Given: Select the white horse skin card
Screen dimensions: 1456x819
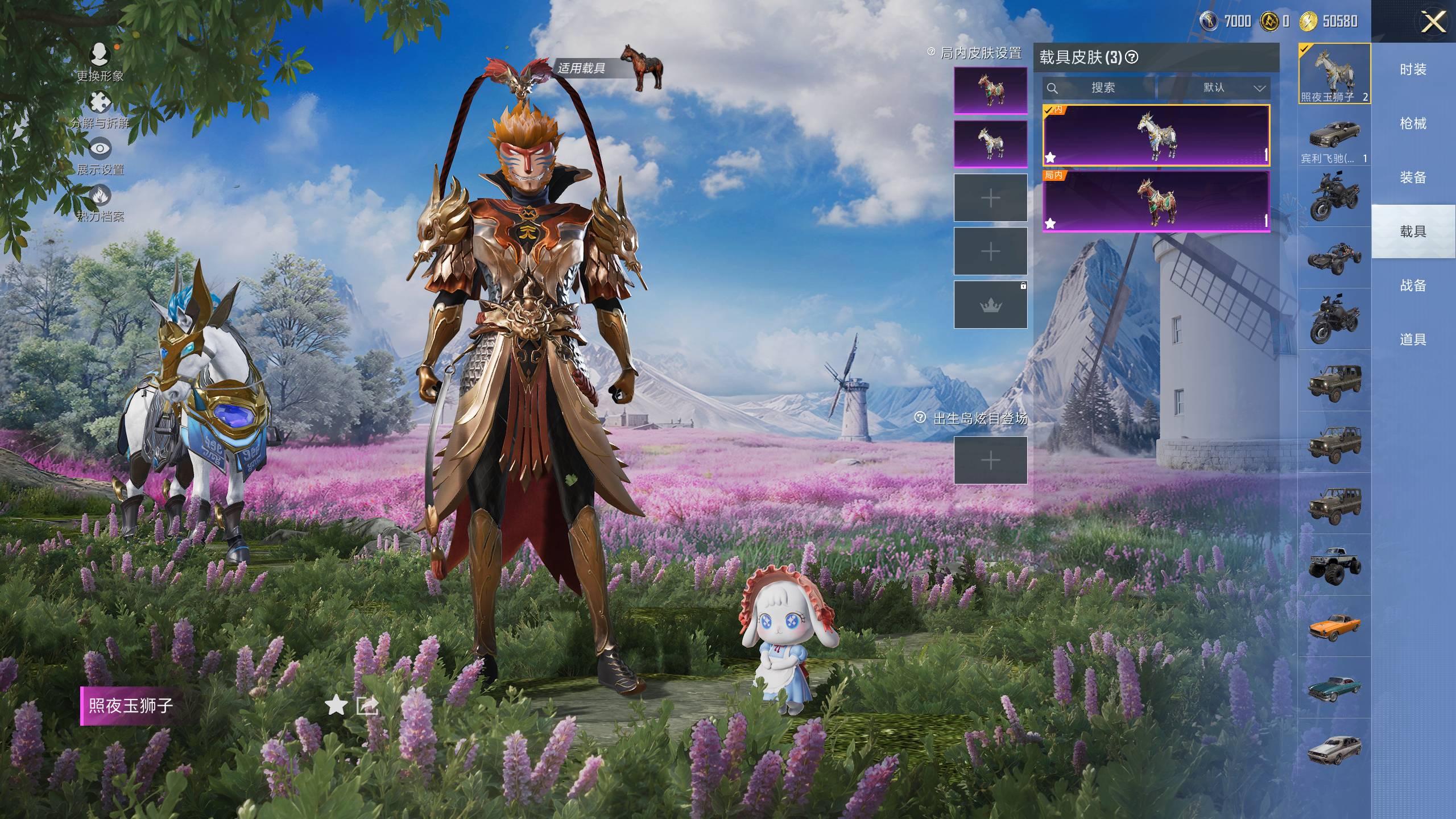Looking at the screenshot, I should coord(1156,135).
